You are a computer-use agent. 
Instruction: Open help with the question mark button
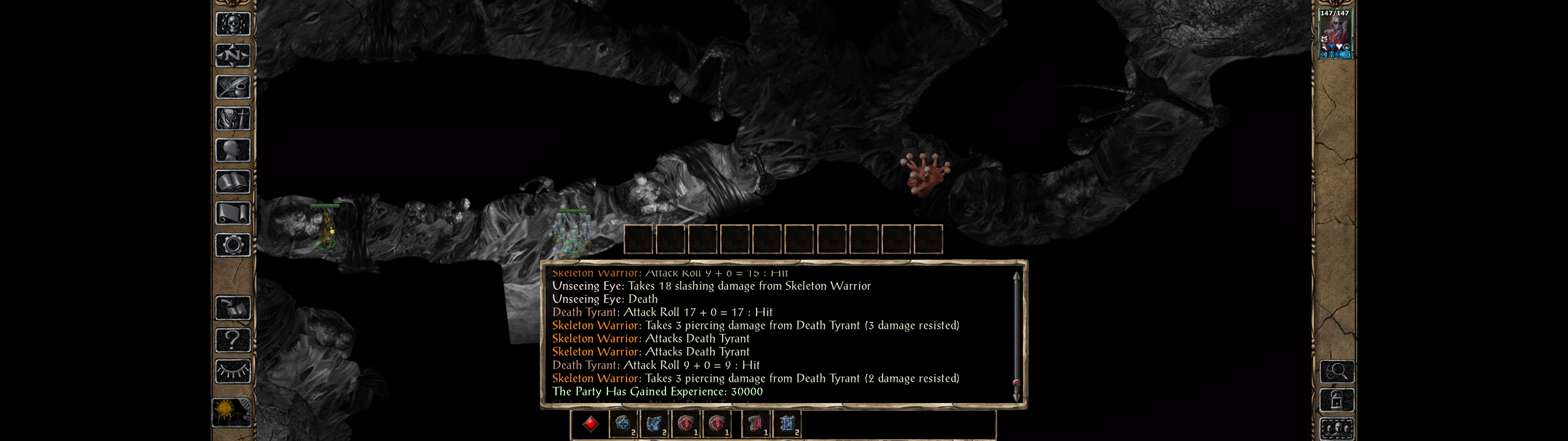232,339
